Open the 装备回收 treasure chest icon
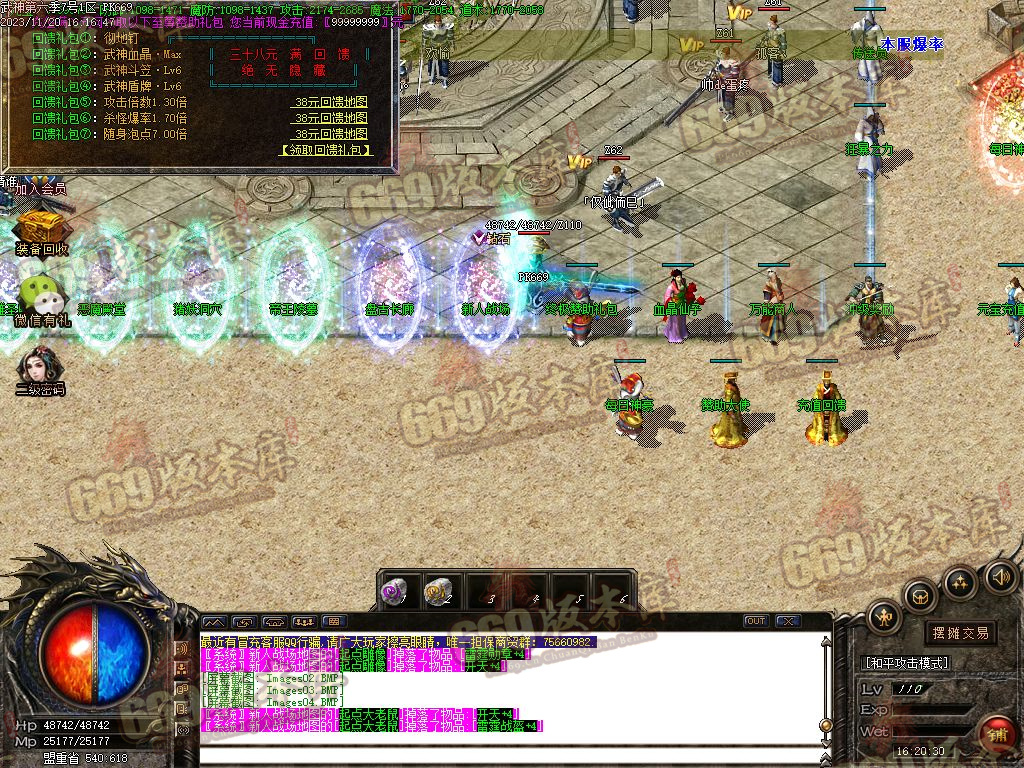This screenshot has height=768, width=1024. (x=40, y=232)
